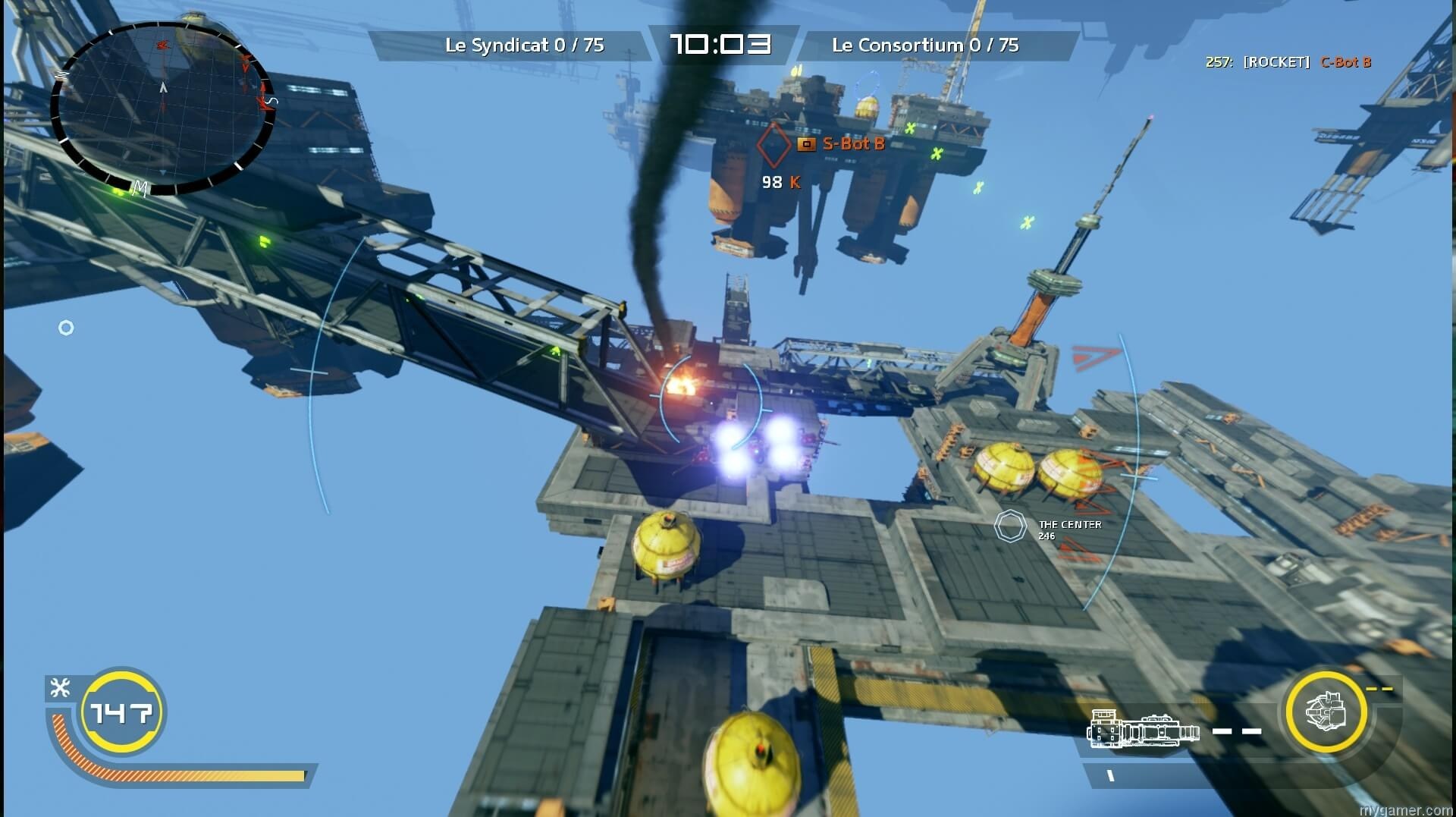This screenshot has width=1456, height=817.
Task: Select the Le Consortium 0 / 75 scoreboard tab
Action: (927, 46)
